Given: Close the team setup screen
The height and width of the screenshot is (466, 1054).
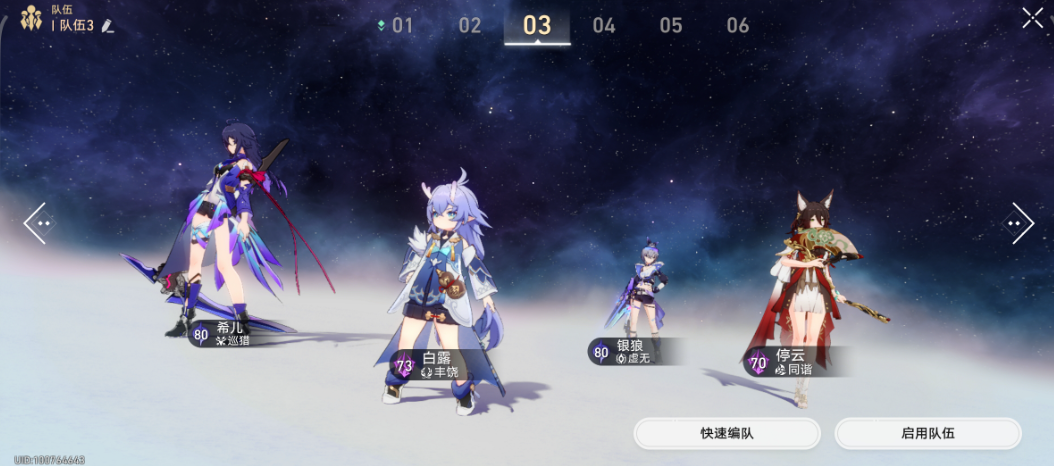Looking at the screenshot, I should [x=1032, y=18].
